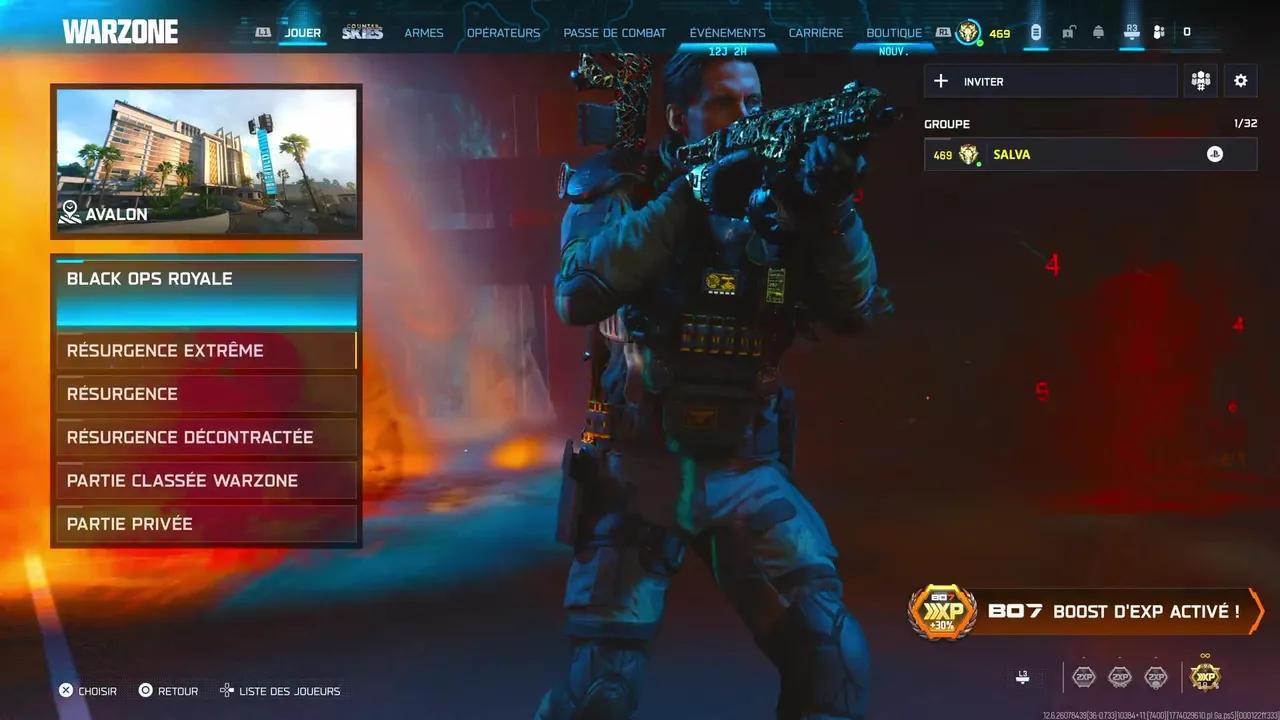Select the first silver 2XP token
Viewport: 1280px width, 720px height.
[1083, 677]
